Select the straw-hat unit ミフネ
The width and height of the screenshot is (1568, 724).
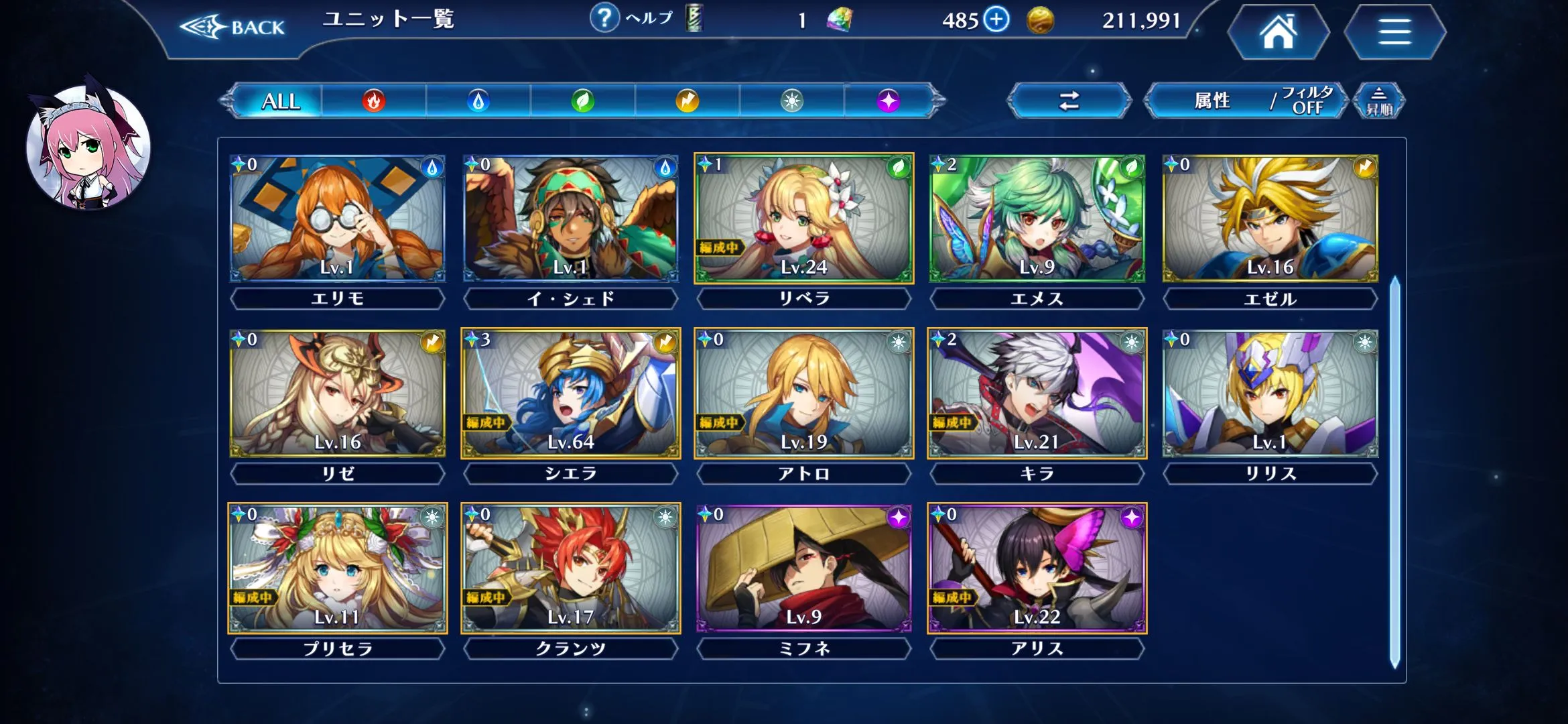point(803,568)
